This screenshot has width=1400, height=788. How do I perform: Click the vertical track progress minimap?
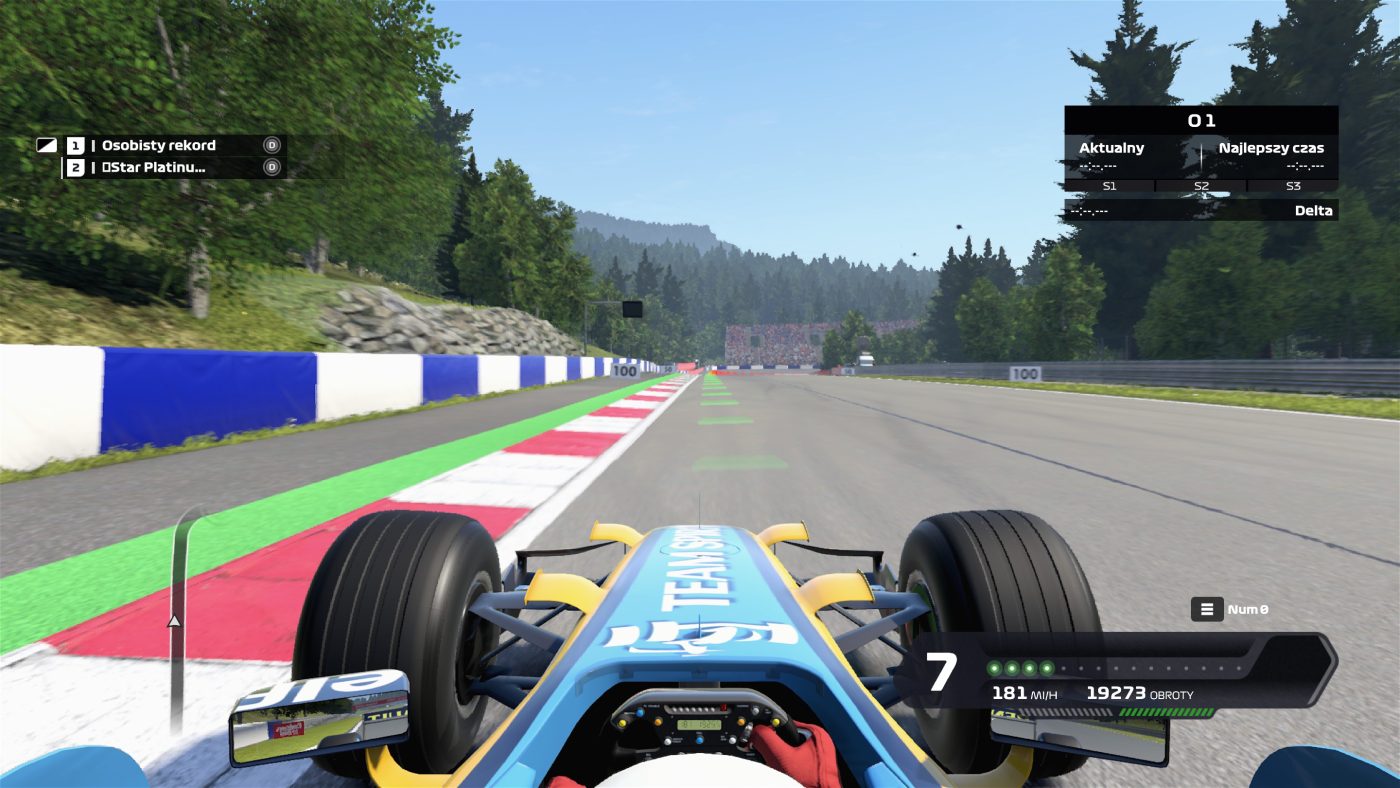coord(178,620)
